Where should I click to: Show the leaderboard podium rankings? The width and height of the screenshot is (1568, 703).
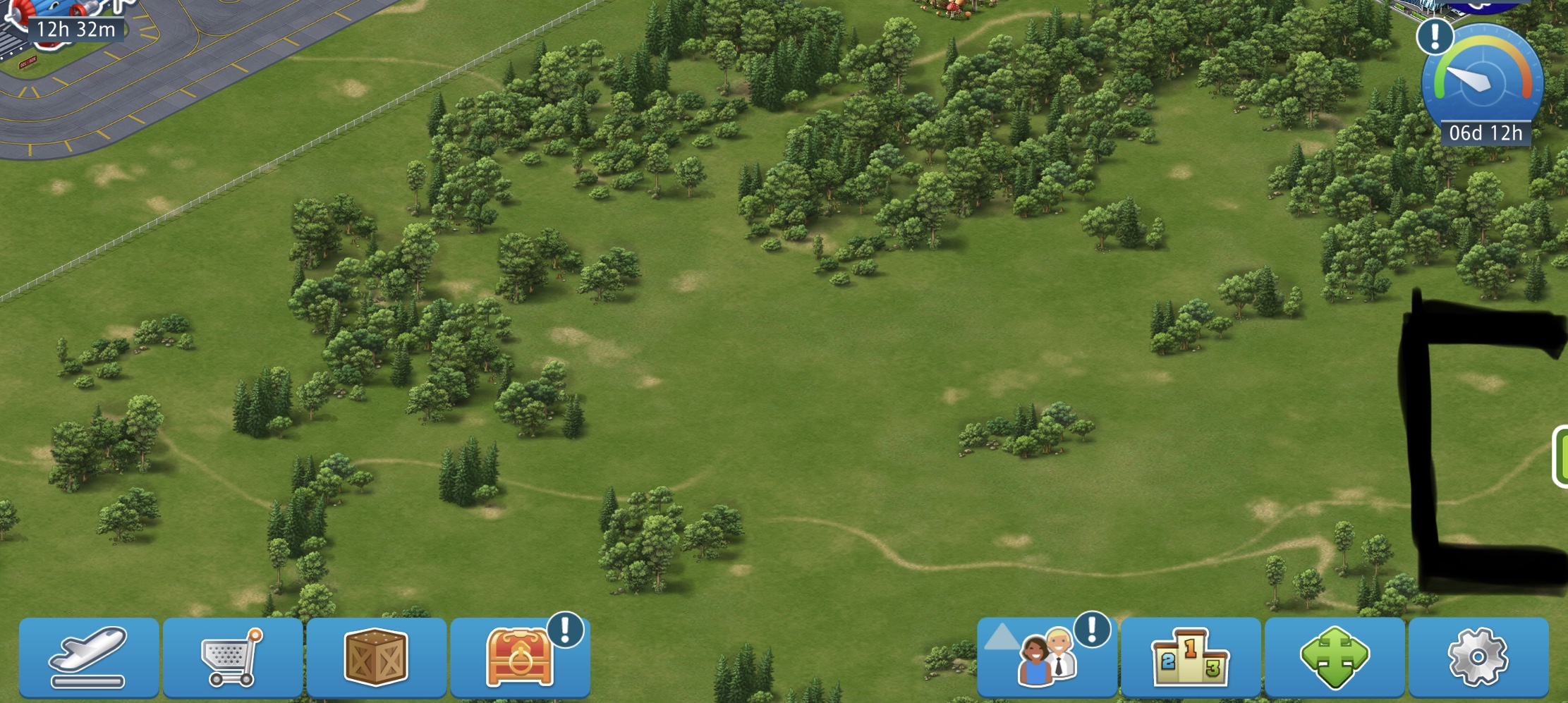click(x=1191, y=657)
